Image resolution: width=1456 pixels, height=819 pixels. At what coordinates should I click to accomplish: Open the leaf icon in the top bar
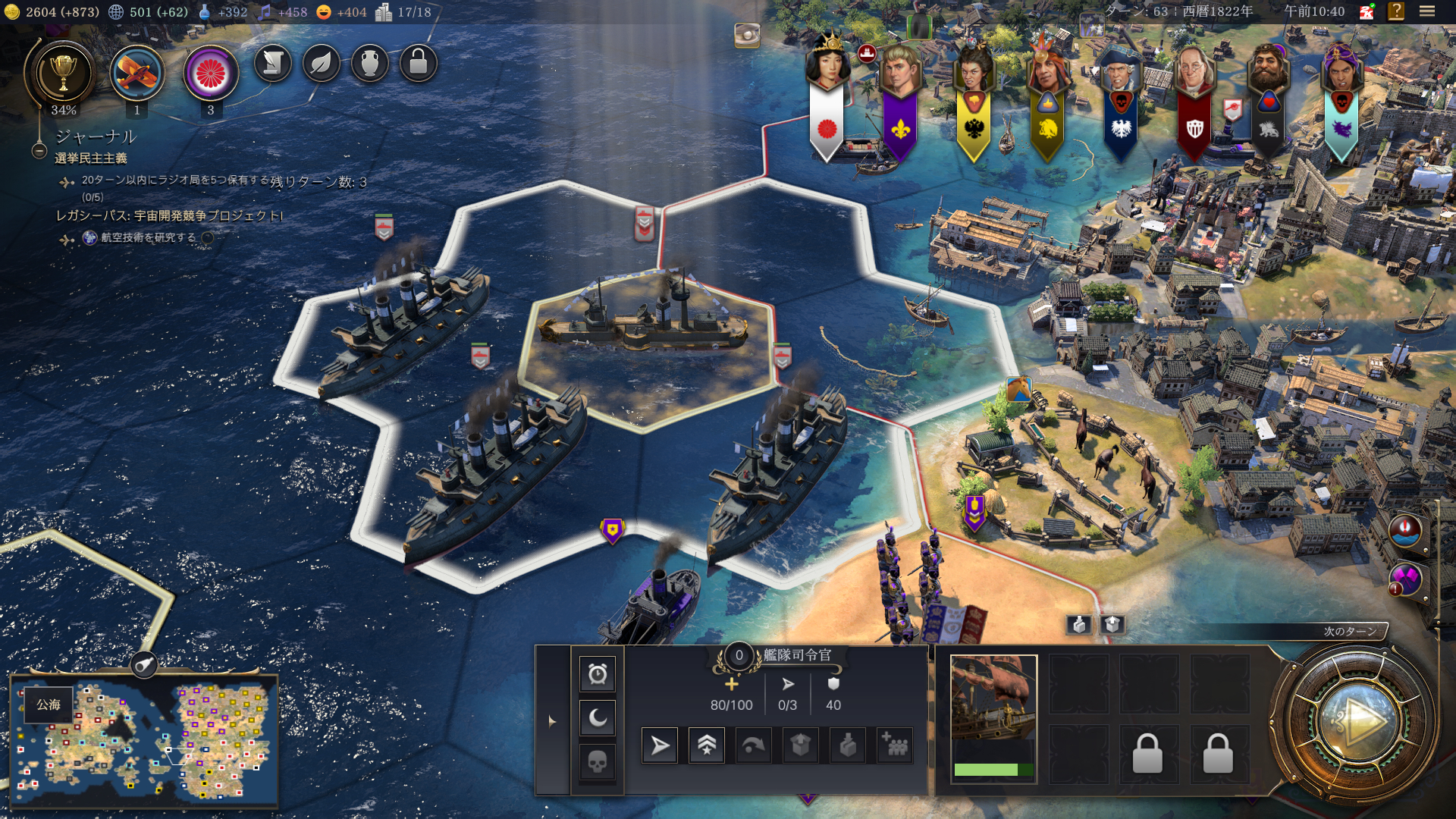coord(321,64)
